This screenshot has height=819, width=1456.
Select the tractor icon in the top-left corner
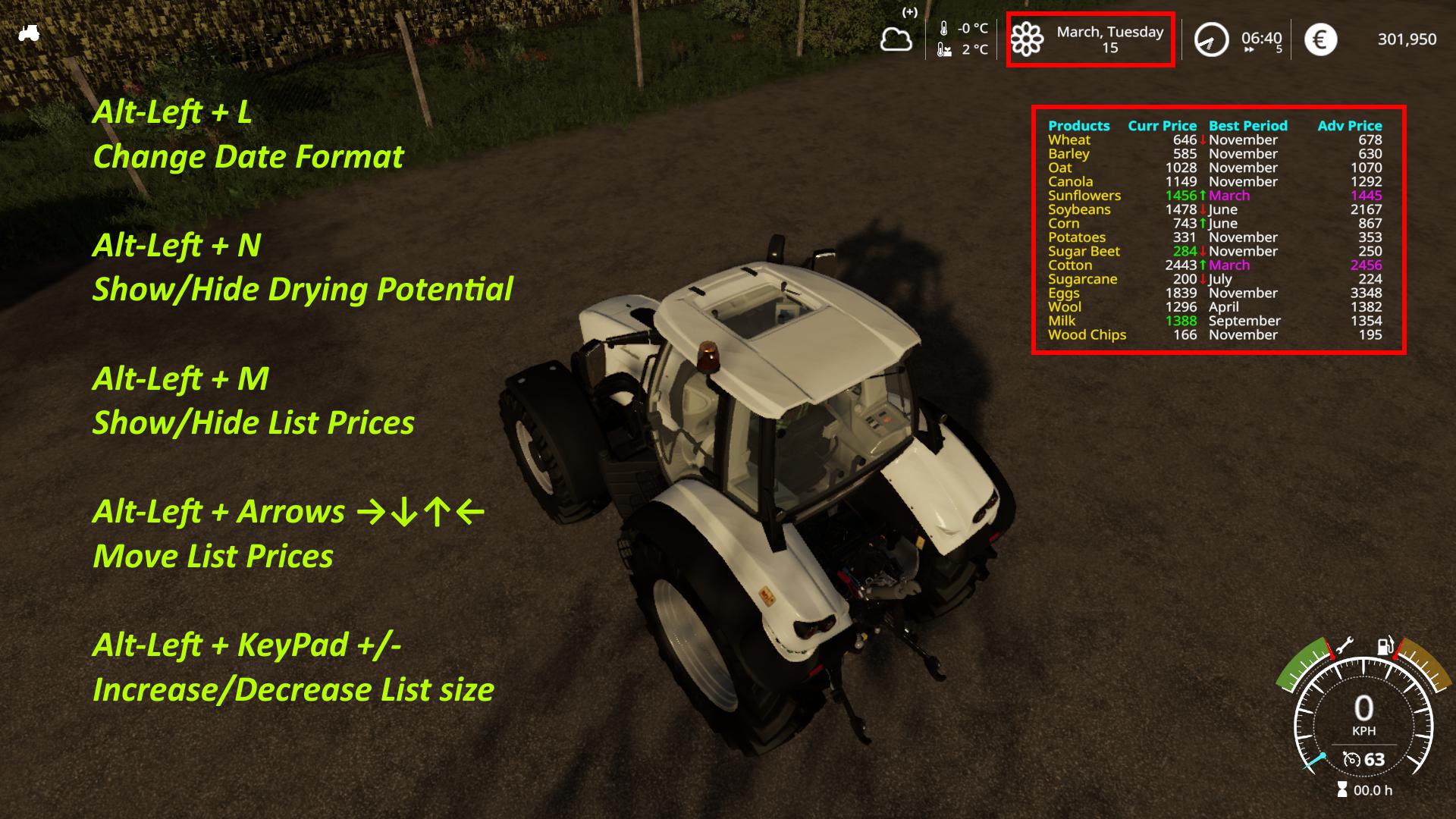point(28,33)
